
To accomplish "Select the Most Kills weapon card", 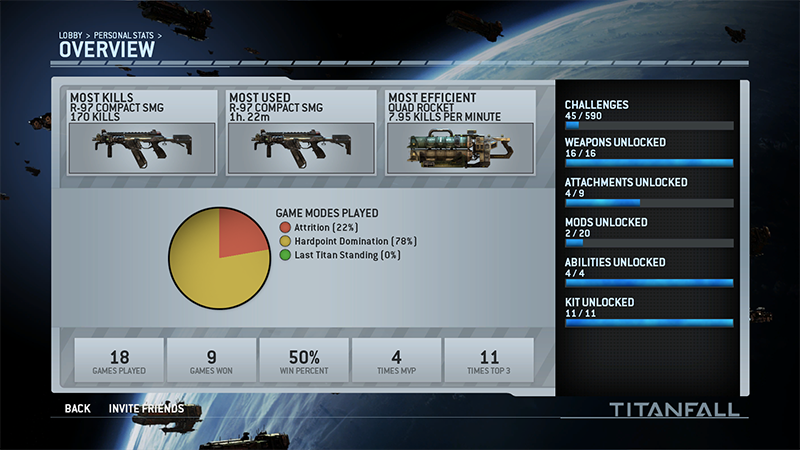I will coord(142,133).
